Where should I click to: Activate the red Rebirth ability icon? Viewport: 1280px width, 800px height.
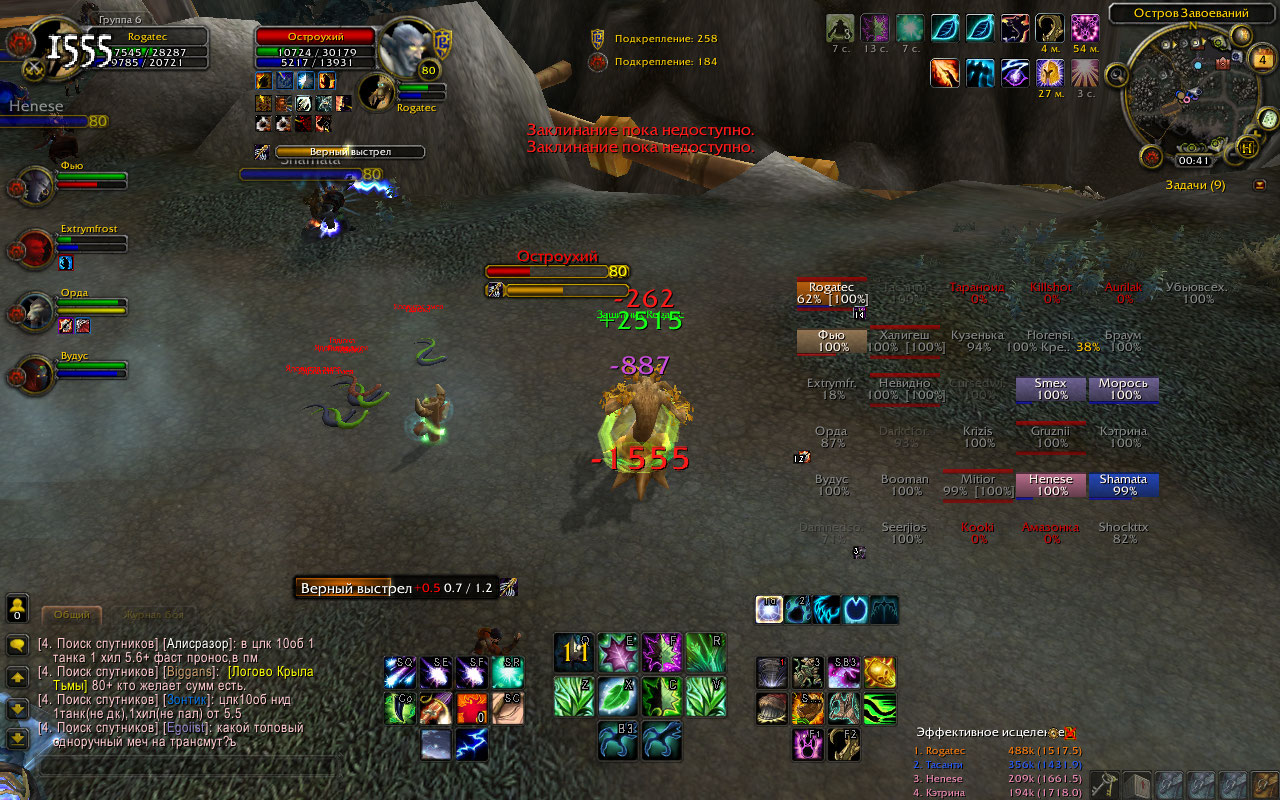471,708
